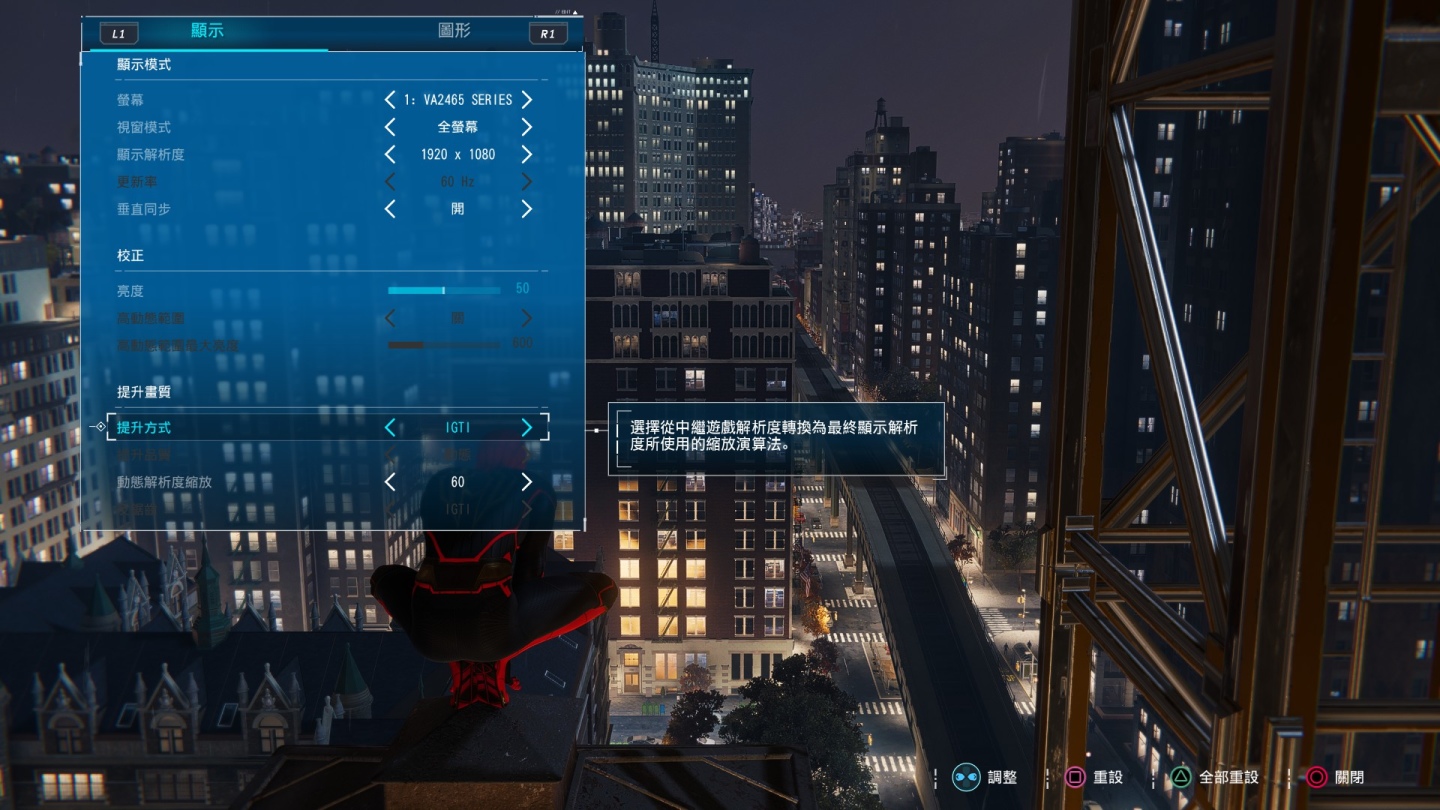This screenshot has width=1440, height=810.
Task: Switch to the 圖形 graphics tab
Action: tap(454, 31)
